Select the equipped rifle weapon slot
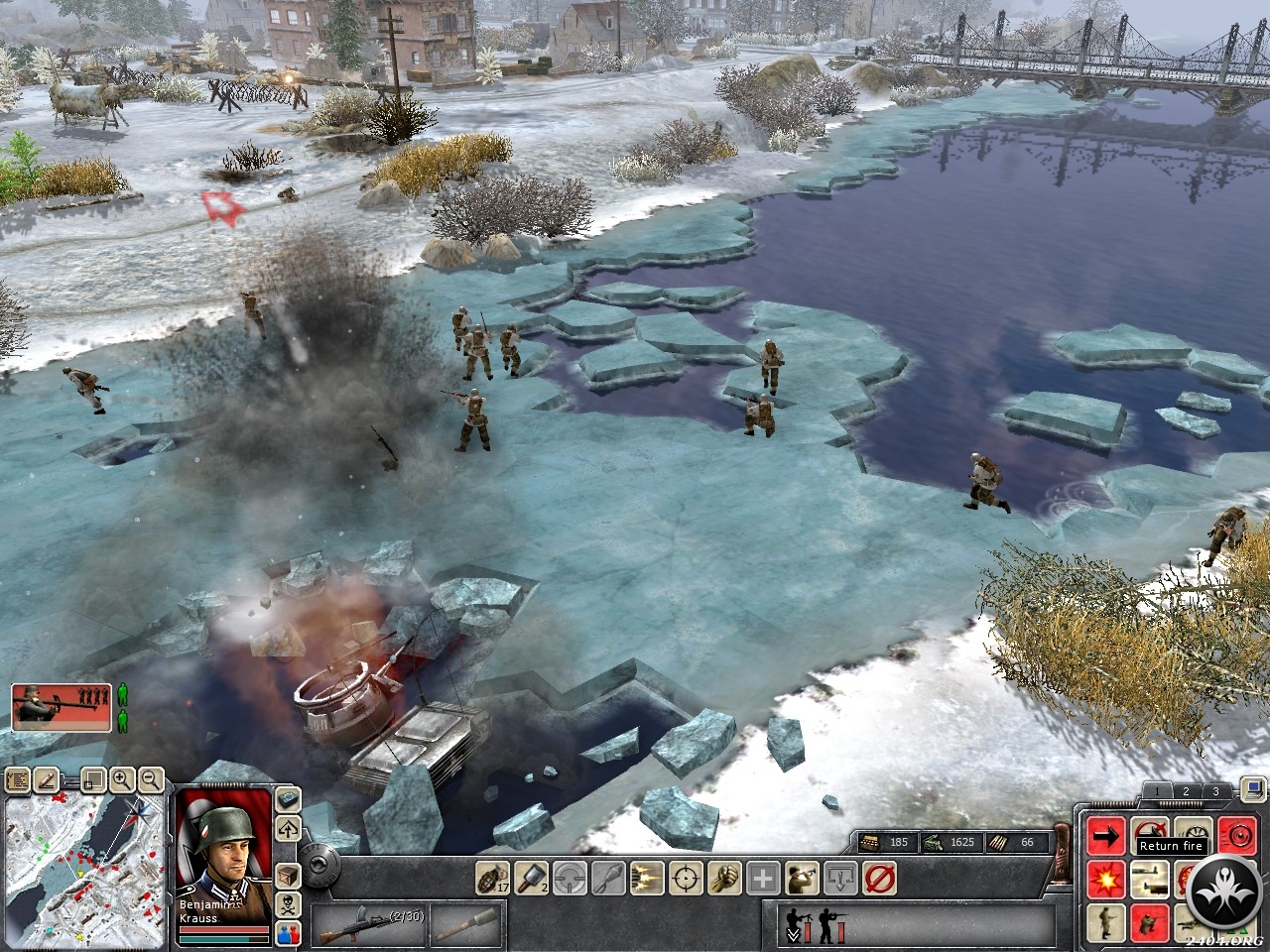The height and width of the screenshot is (952, 1270). (x=369, y=924)
